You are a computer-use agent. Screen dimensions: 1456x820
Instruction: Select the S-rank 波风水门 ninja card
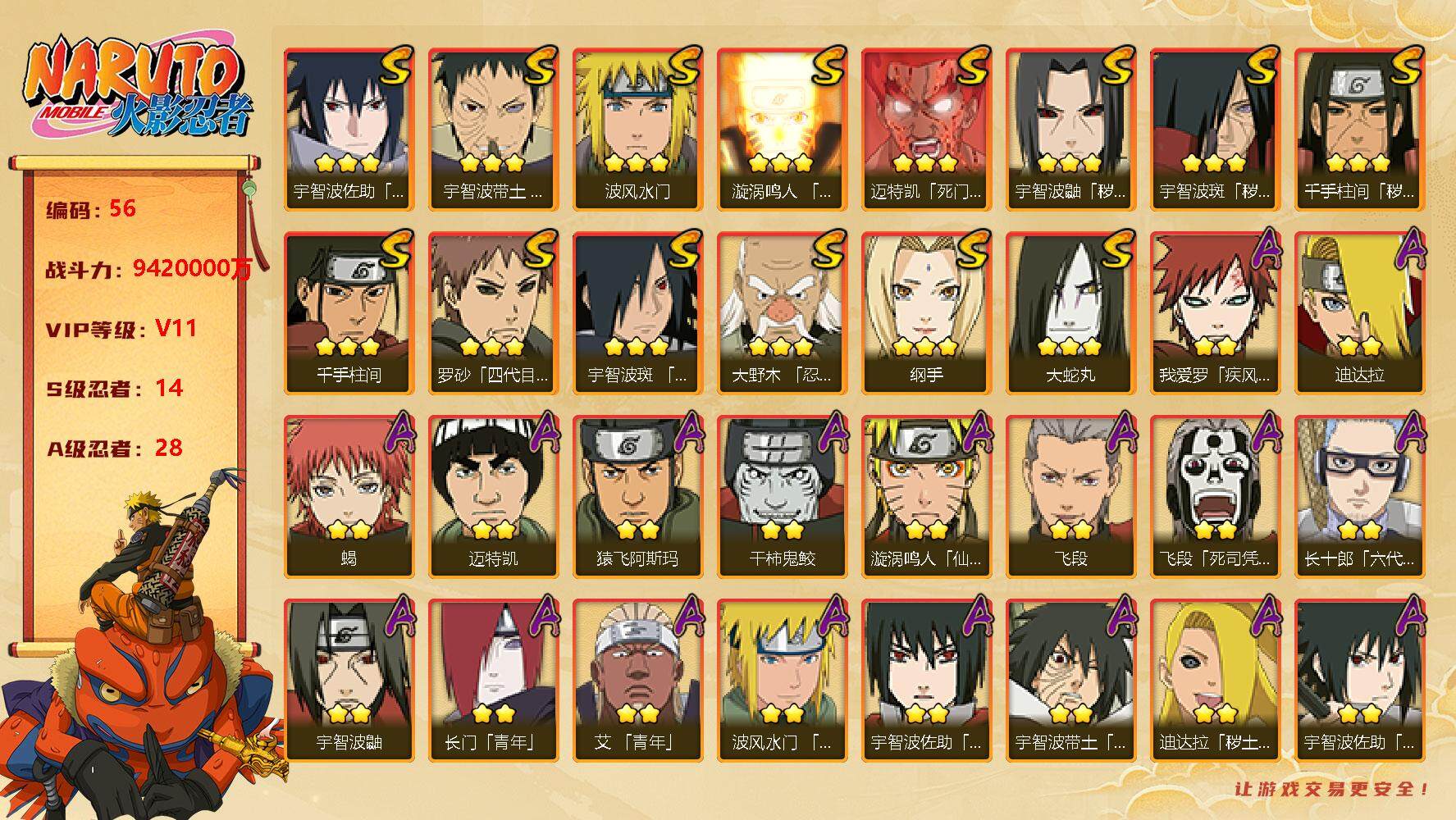[637, 129]
